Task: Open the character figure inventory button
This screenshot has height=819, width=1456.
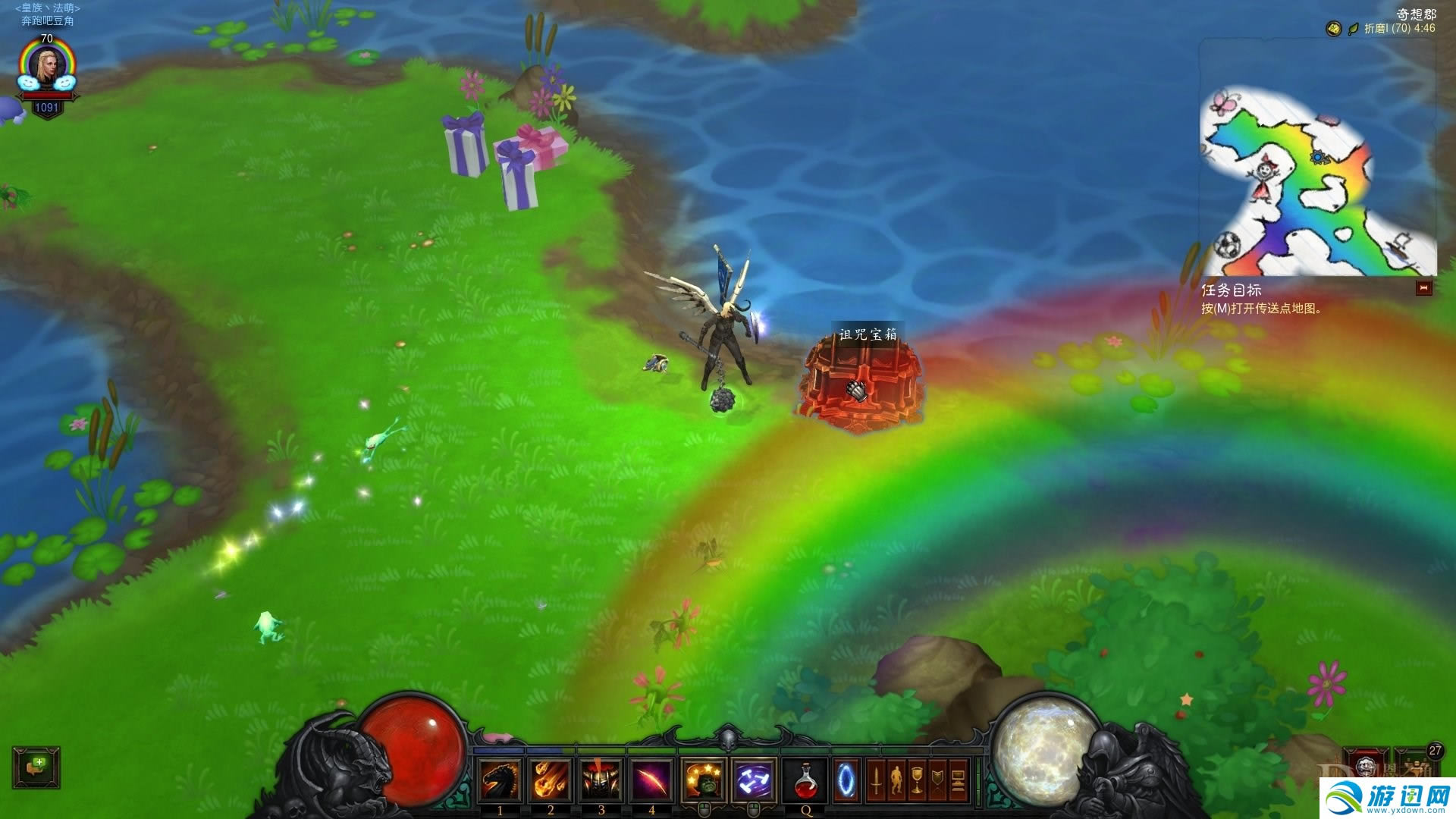Action: 896,780
